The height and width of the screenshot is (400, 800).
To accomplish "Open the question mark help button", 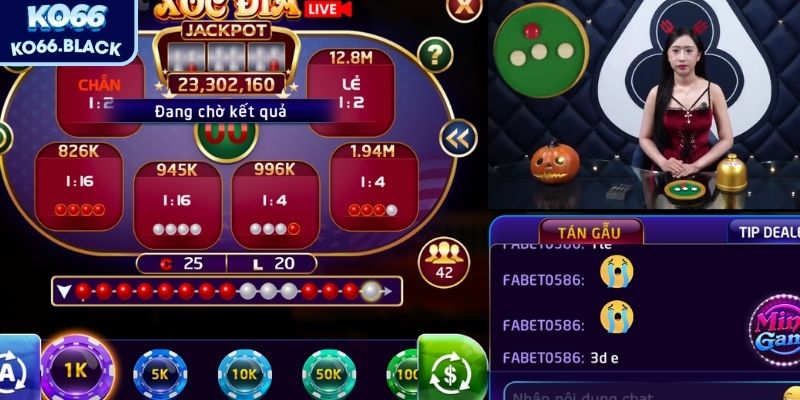I will pos(434,54).
